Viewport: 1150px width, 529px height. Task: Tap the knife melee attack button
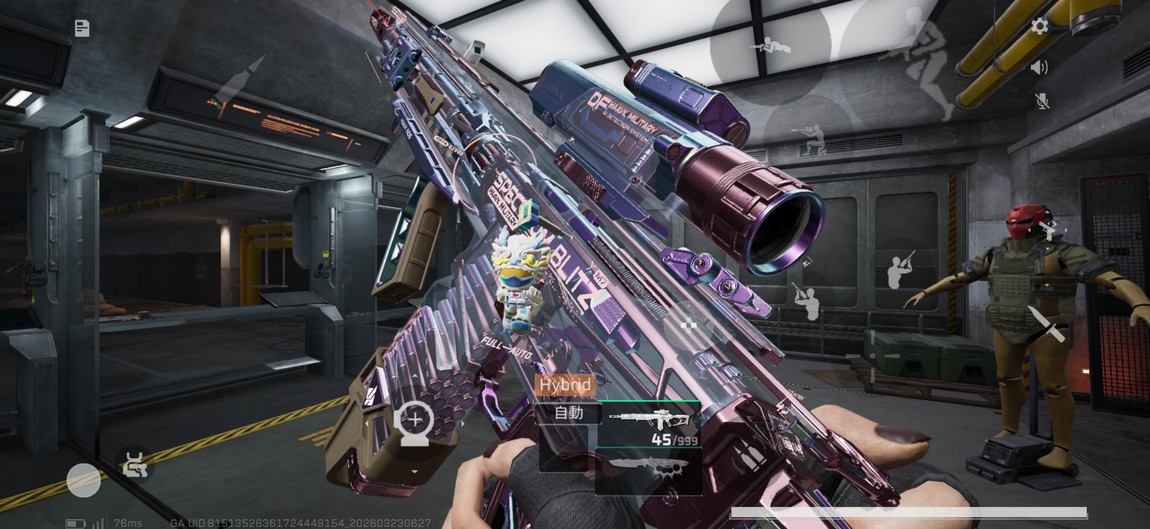[1046, 323]
